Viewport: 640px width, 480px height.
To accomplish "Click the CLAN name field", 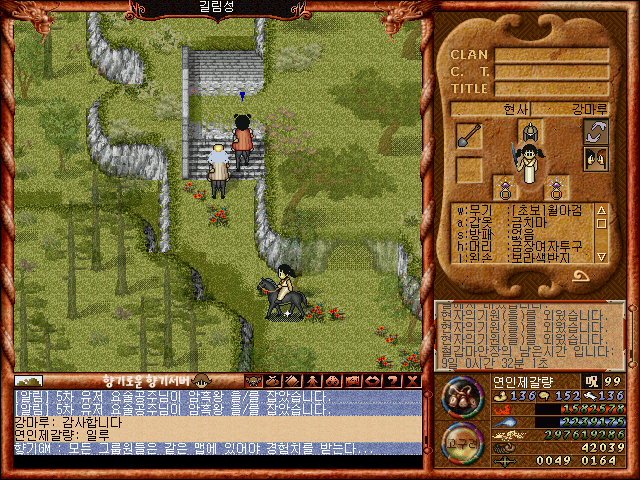I will [552, 55].
